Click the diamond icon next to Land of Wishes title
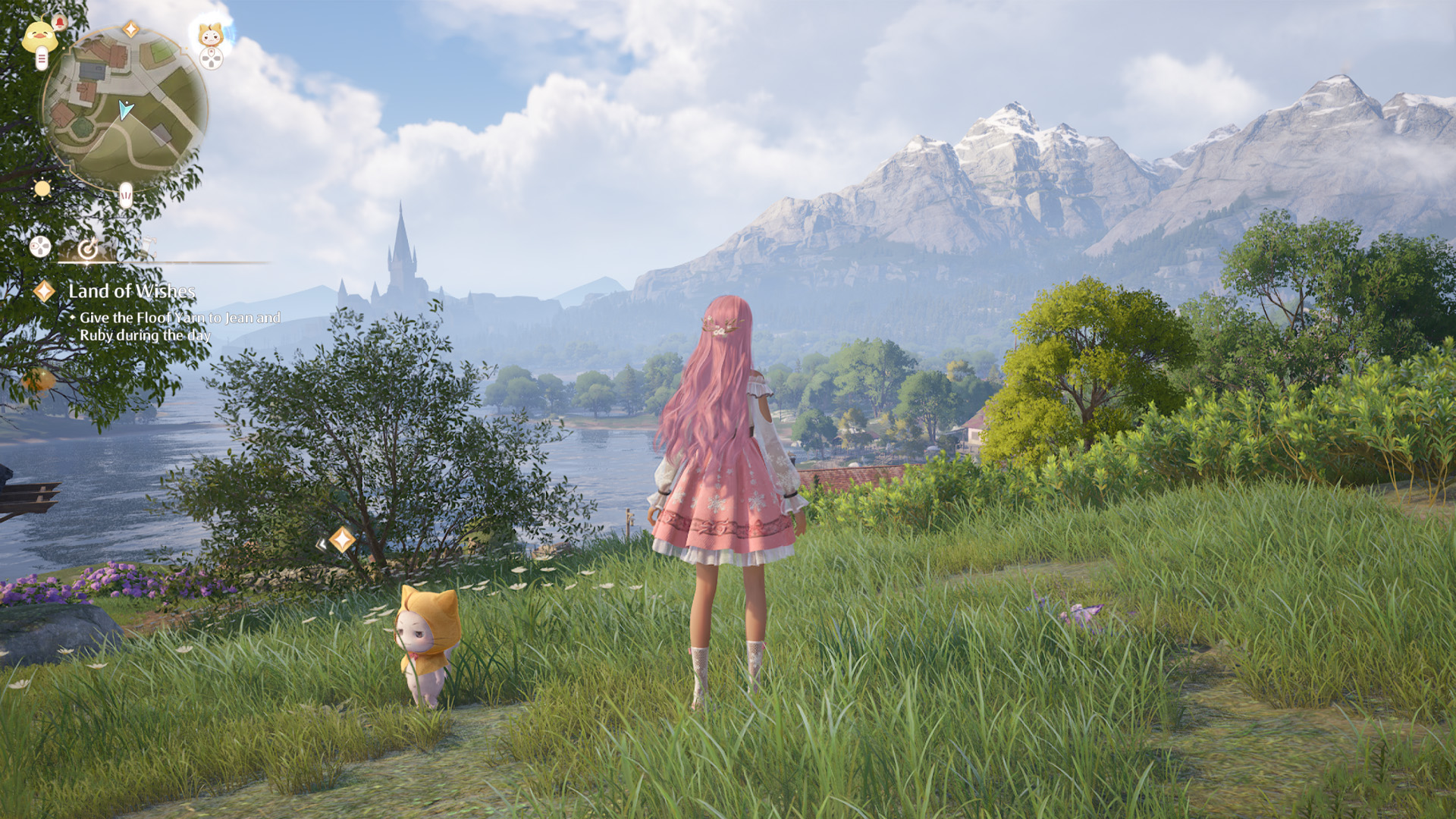This screenshot has width=1456, height=819. tap(44, 291)
